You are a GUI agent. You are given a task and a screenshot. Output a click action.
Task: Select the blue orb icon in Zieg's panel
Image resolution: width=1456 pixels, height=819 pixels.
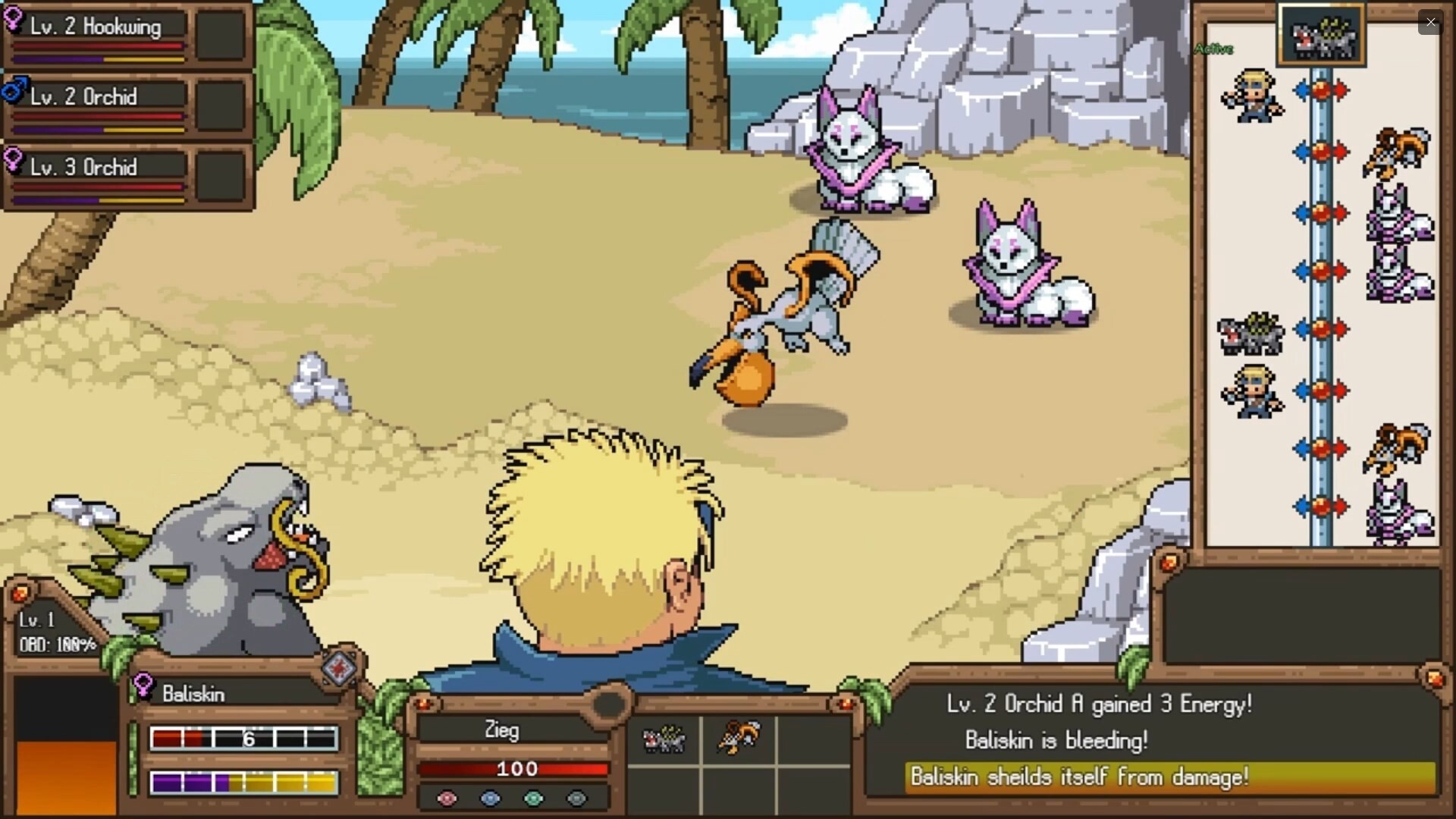(x=491, y=799)
